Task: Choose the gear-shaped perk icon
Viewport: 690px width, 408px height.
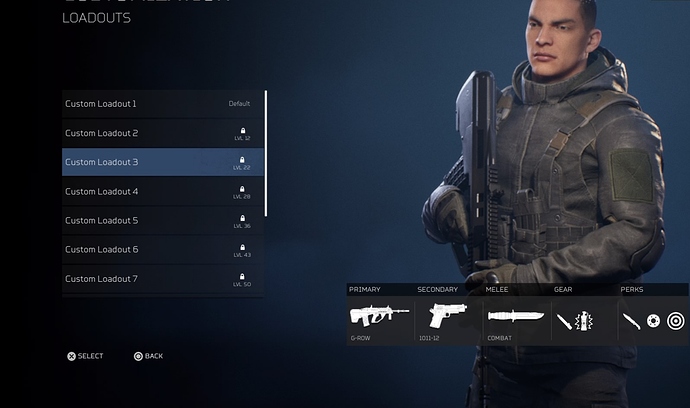Action: click(653, 321)
